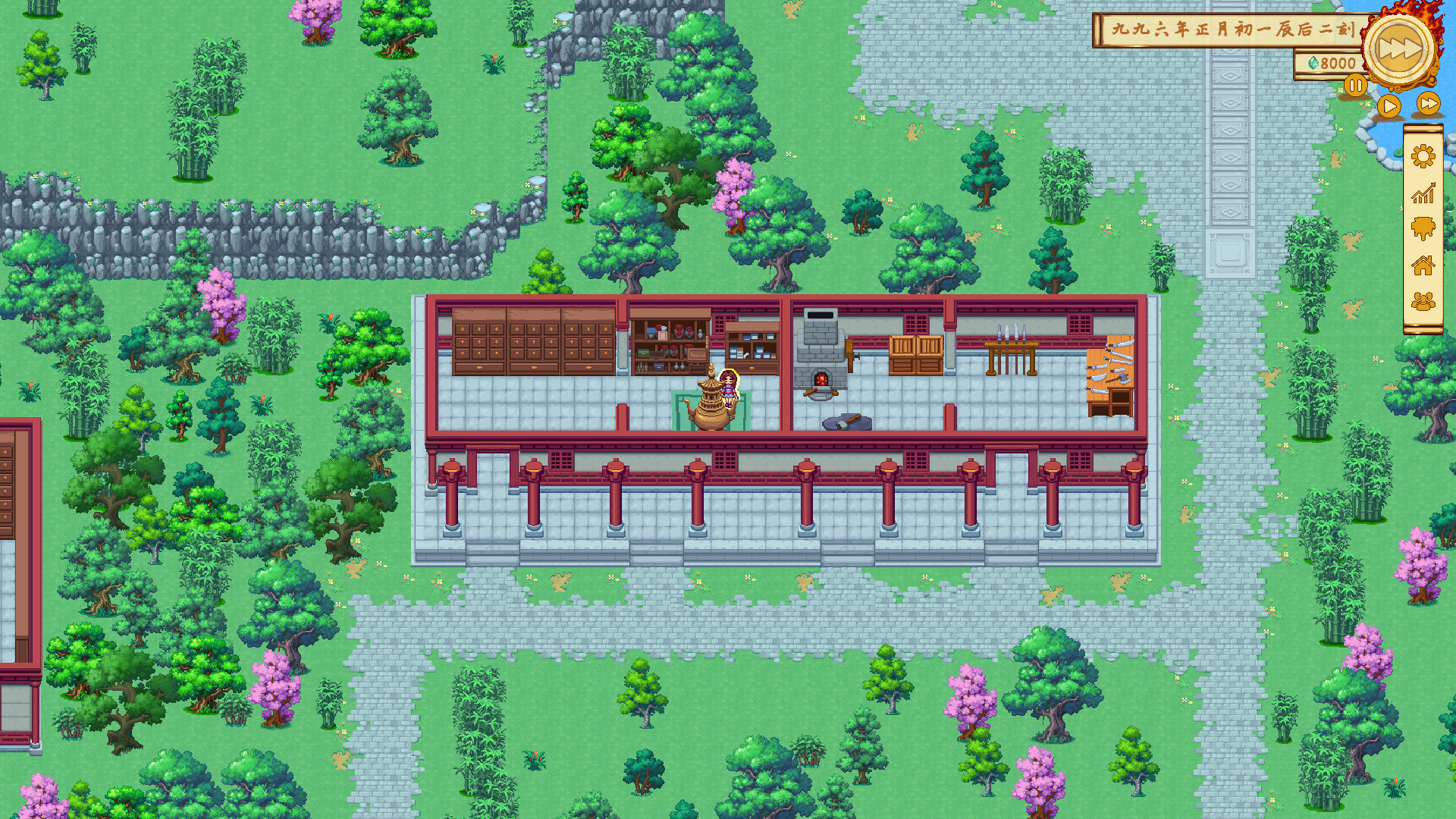
Task: Pause the game with the pause button
Action: (1356, 85)
